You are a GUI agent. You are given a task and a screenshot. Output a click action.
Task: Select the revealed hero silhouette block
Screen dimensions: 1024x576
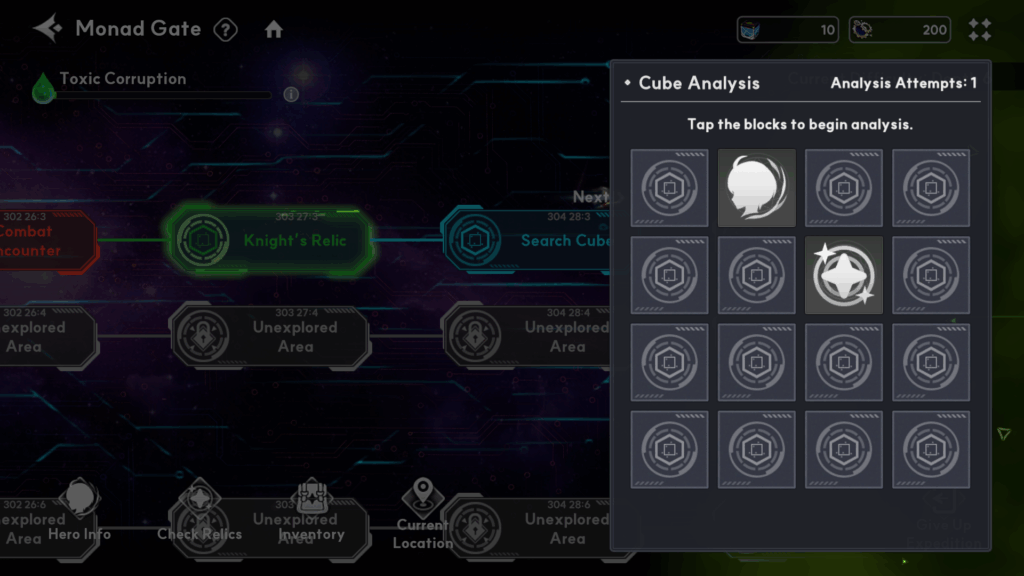[757, 188]
